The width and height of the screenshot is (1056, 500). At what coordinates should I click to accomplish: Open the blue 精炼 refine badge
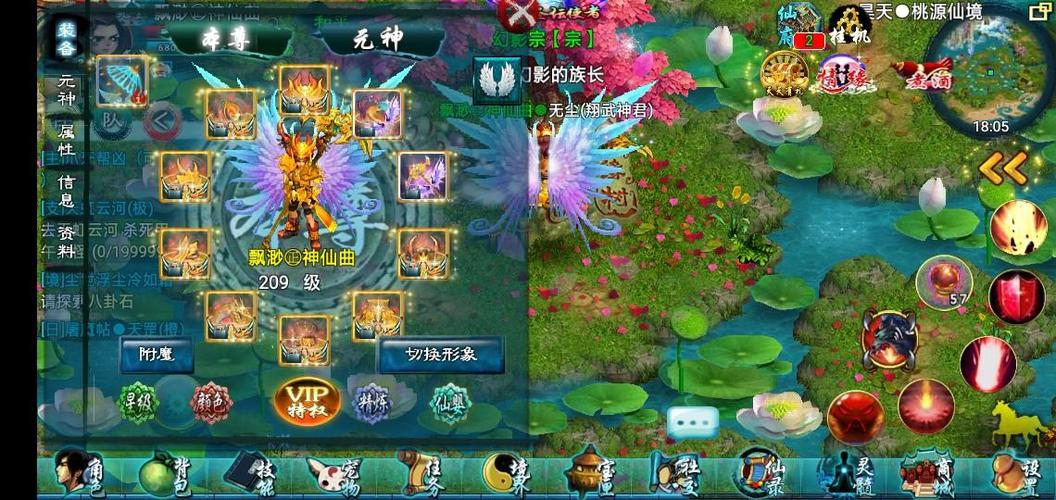[374, 400]
